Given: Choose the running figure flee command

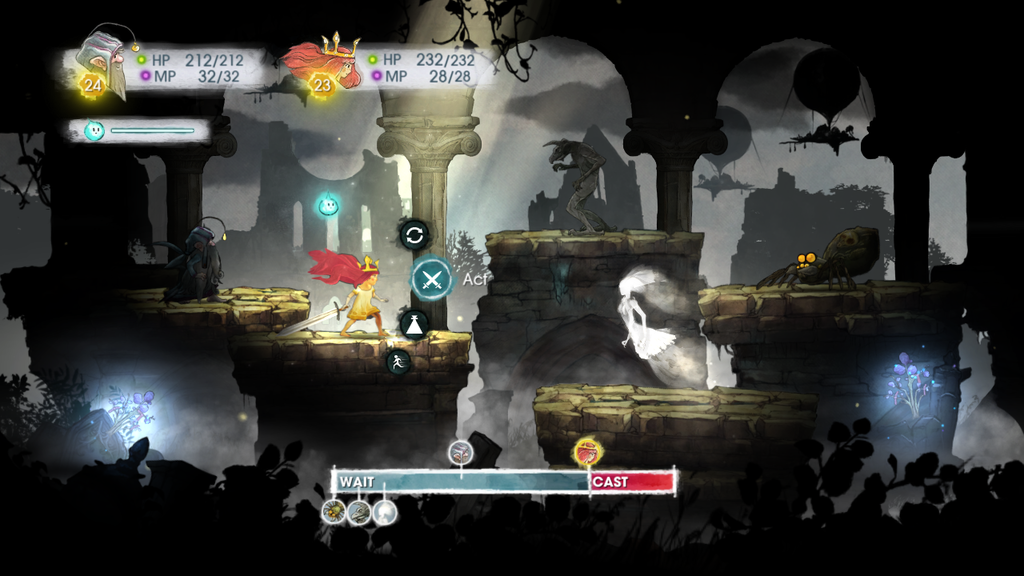Looking at the screenshot, I should [398, 362].
